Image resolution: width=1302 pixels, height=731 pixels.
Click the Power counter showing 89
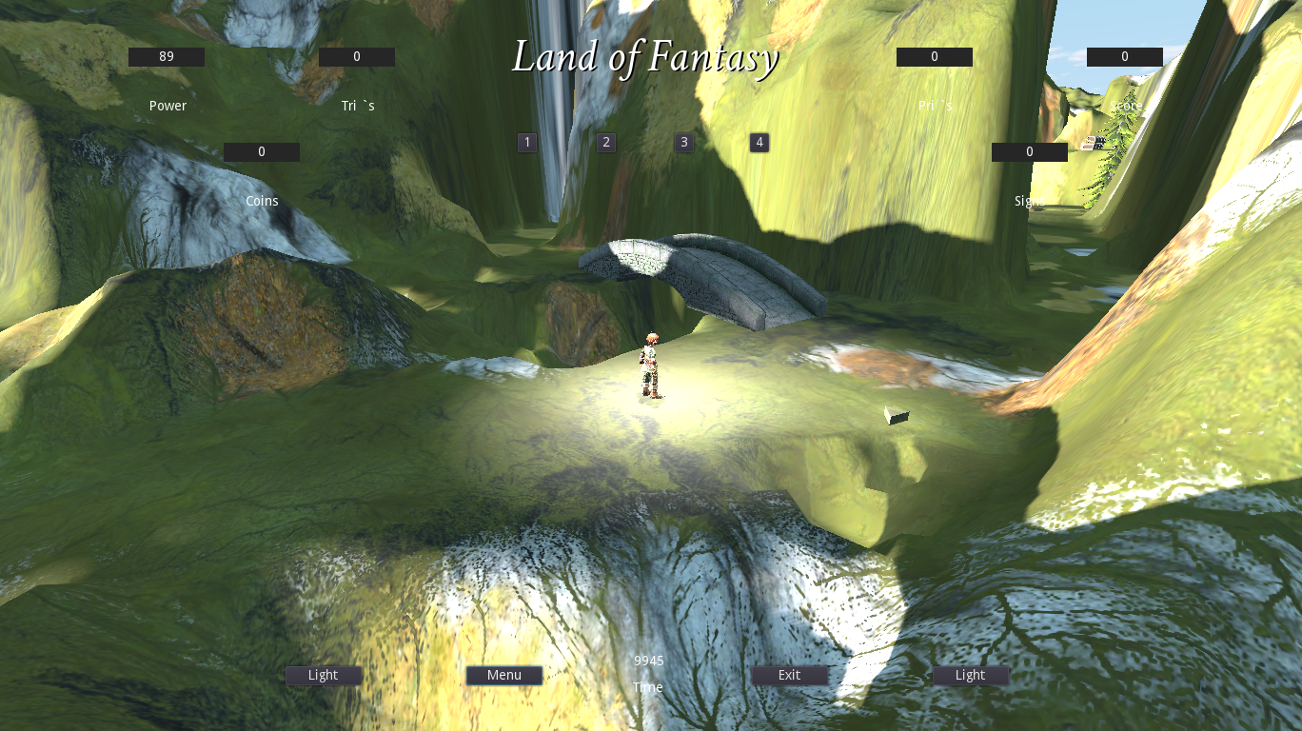166,56
